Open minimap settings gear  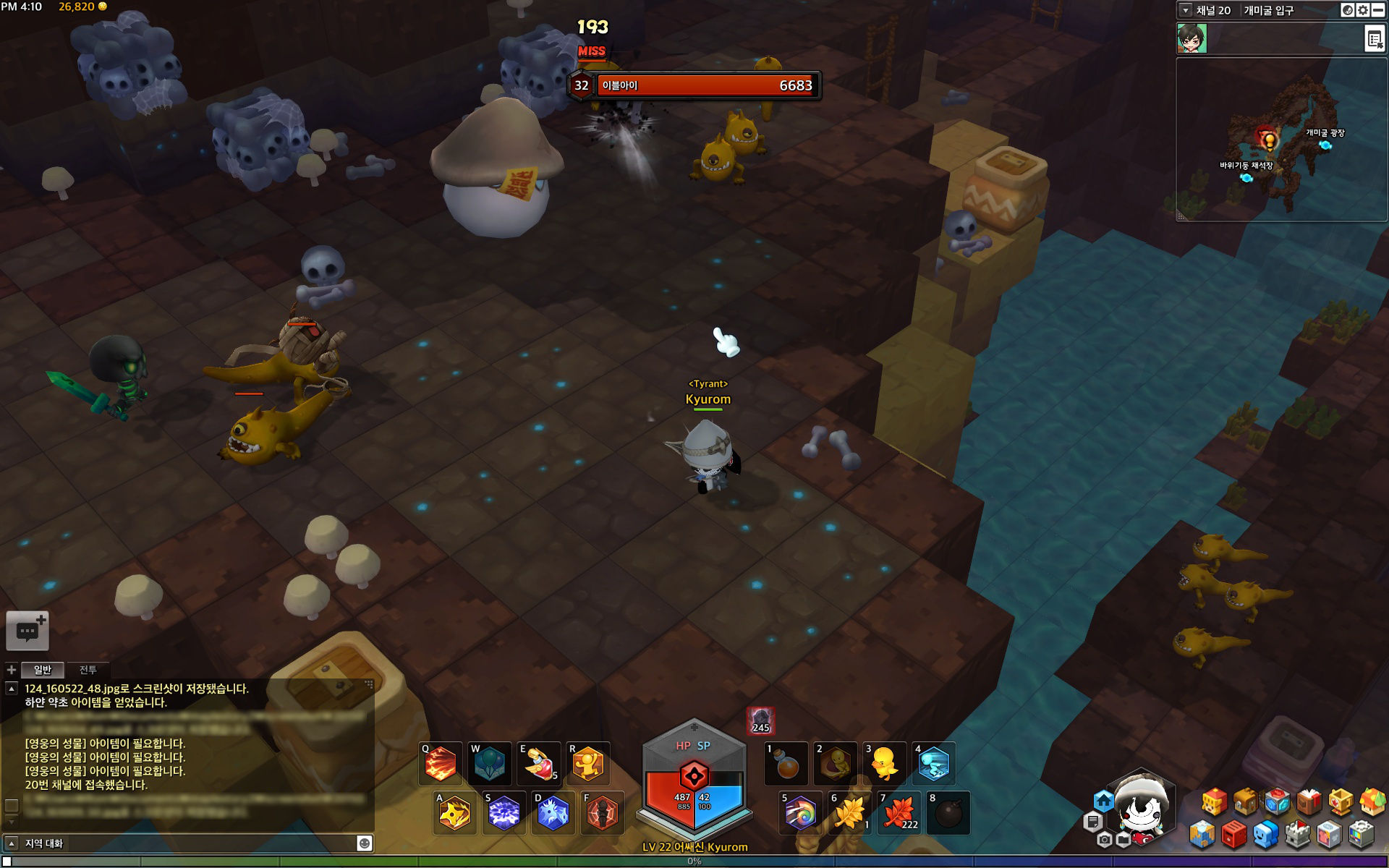pos(1363,10)
